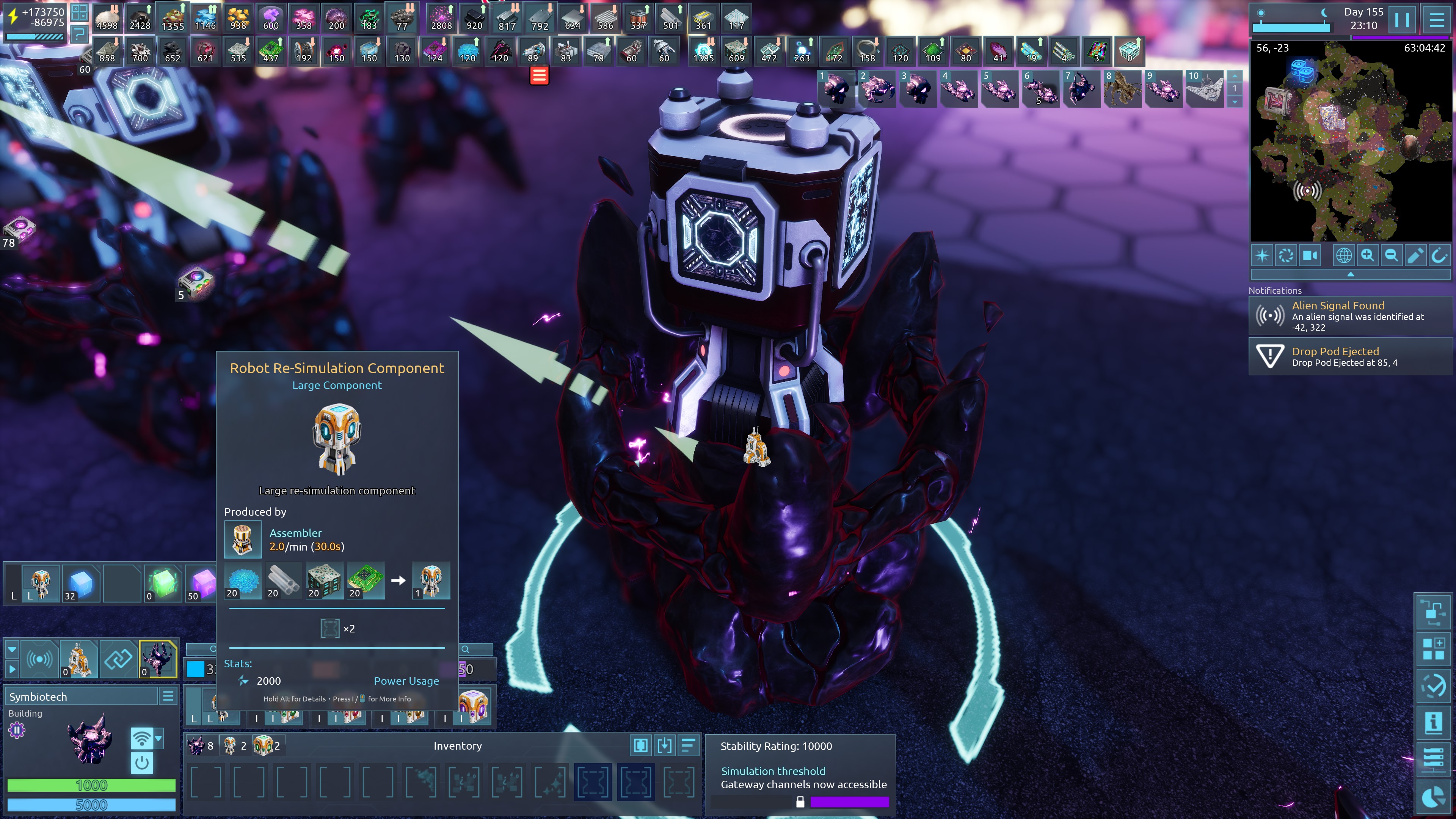
Task: Zoom in on the minimap
Action: 1367,256
